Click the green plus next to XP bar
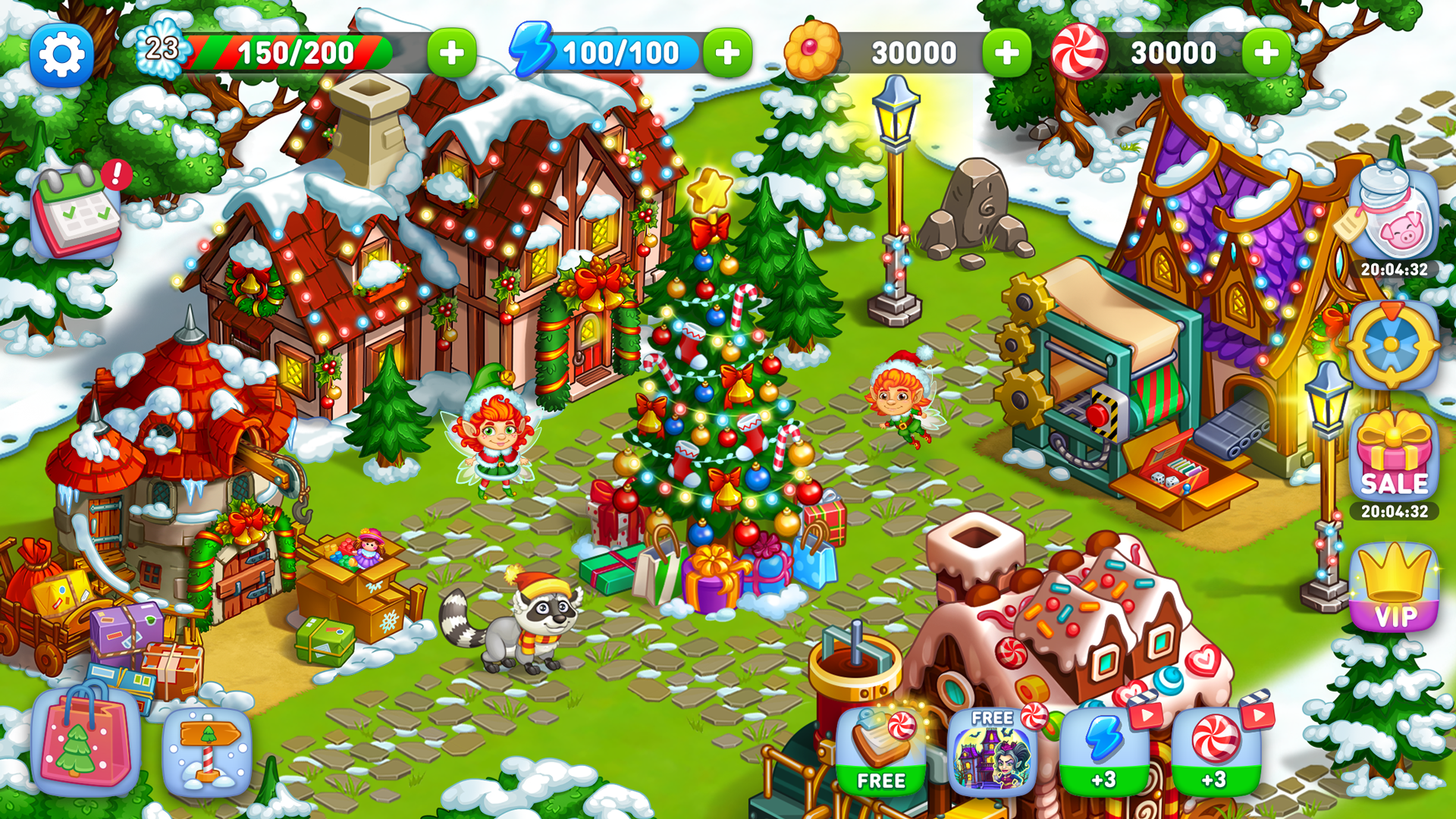The image size is (1456, 819). pyautogui.click(x=453, y=53)
